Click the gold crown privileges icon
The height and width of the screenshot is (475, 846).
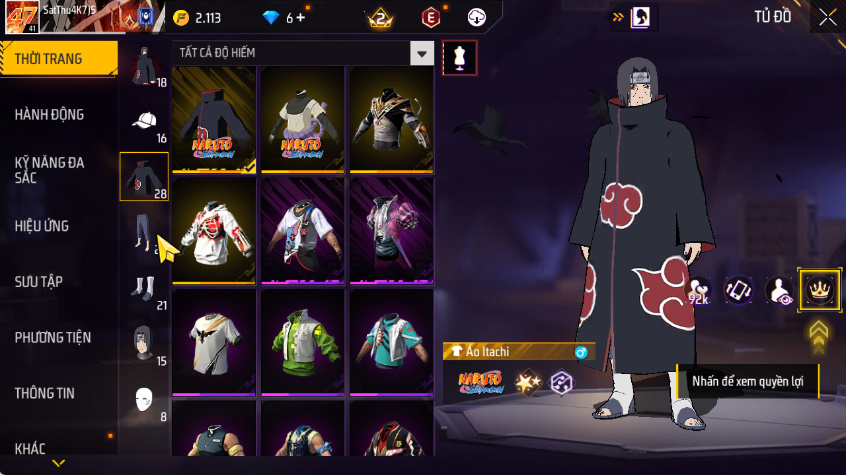tap(817, 291)
